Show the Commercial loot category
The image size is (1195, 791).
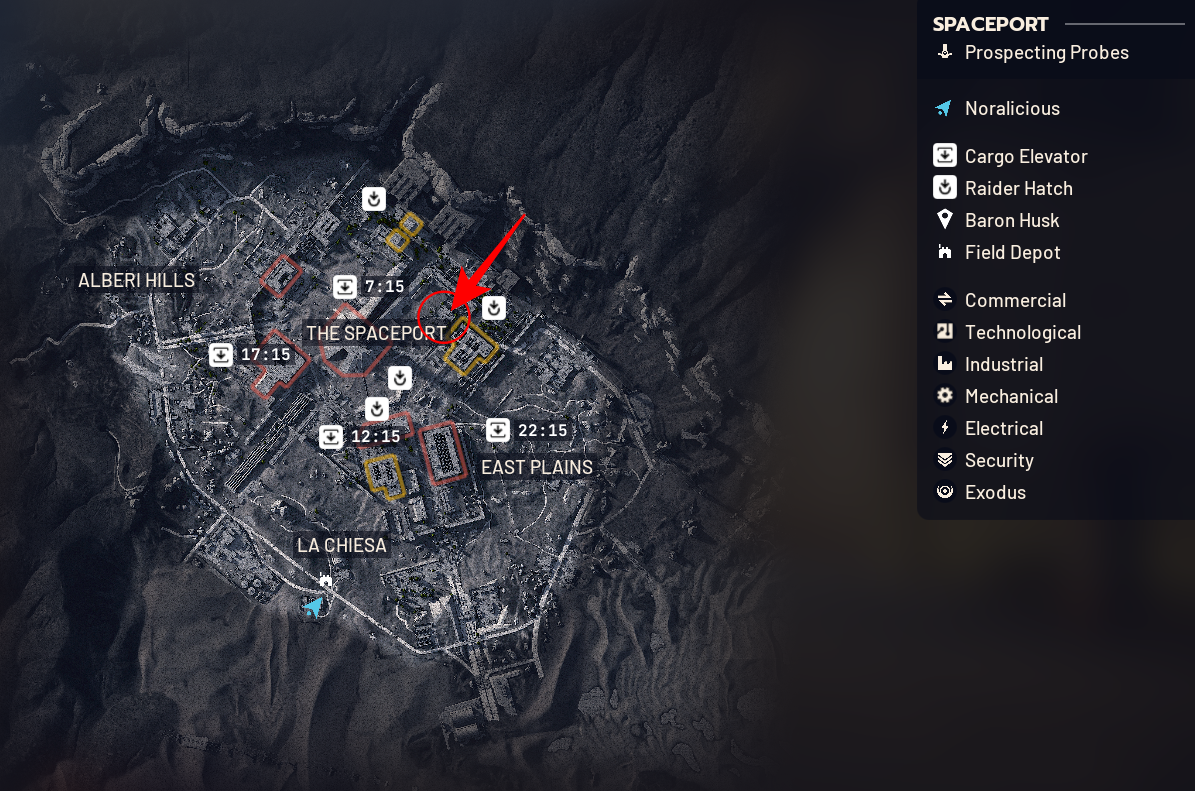[x=1014, y=300]
